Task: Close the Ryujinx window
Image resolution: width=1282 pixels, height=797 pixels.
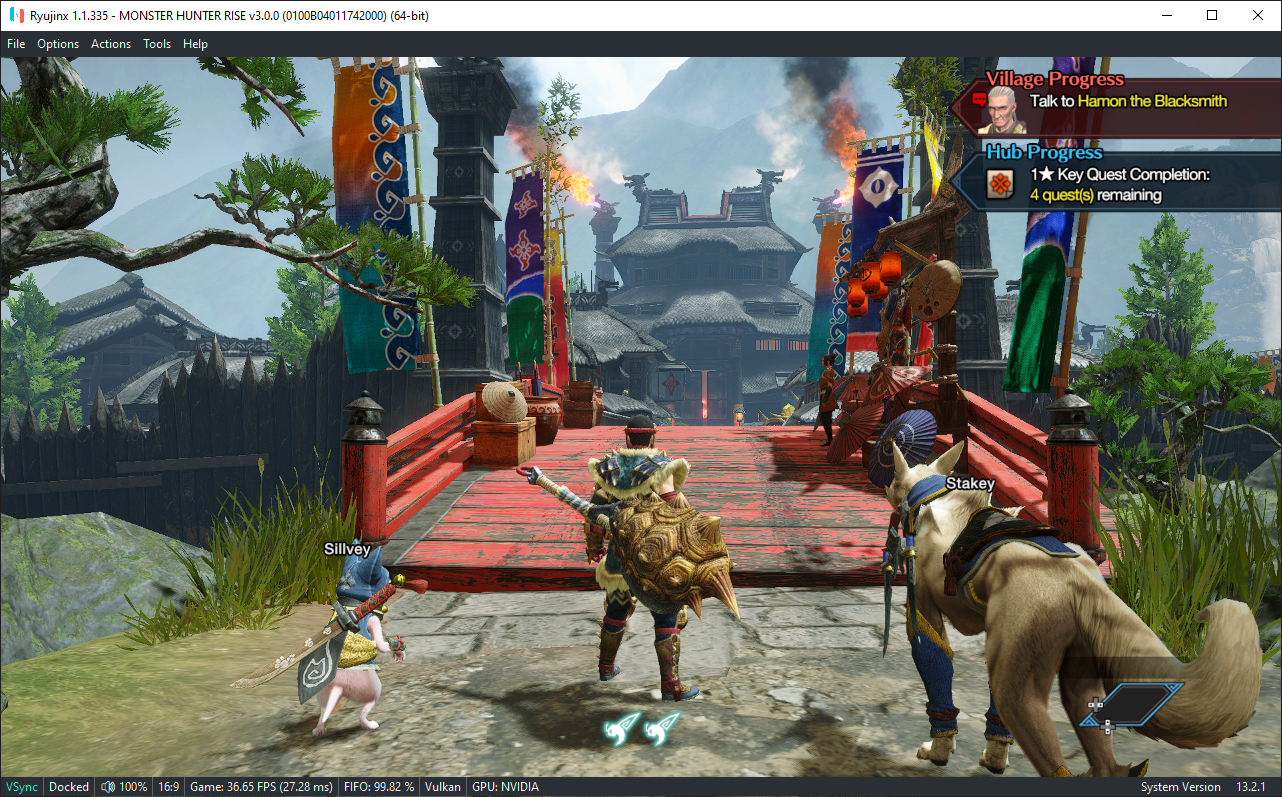Action: tap(1258, 15)
